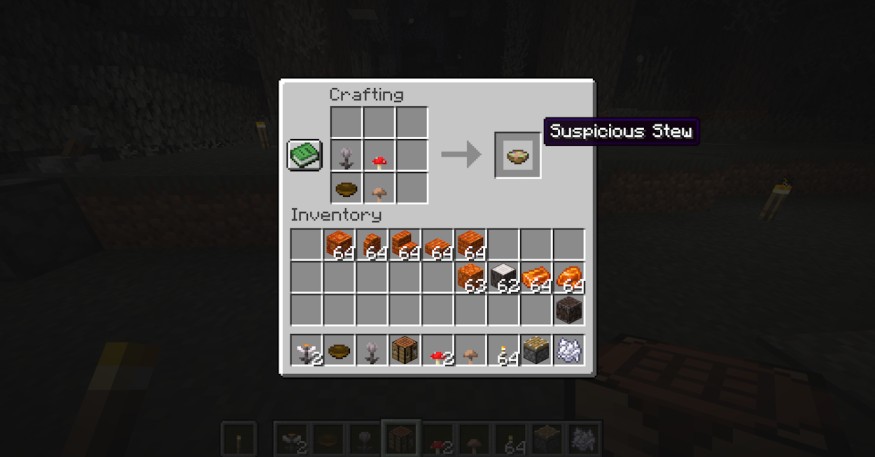Select the white-topped block stack of 62
This screenshot has width=875, height=457.
[x=503, y=277]
